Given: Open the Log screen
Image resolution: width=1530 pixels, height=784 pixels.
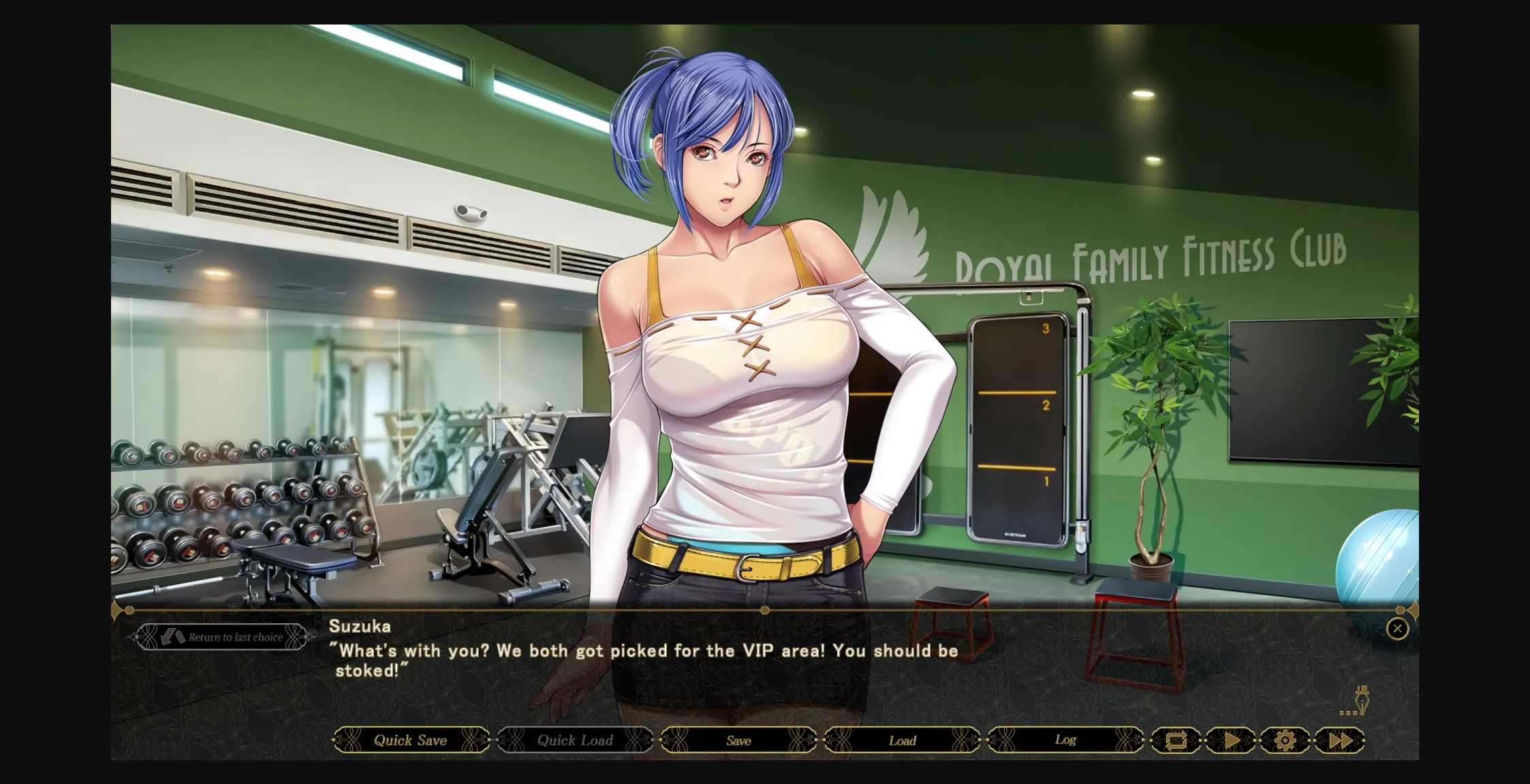Looking at the screenshot, I should click(1063, 740).
